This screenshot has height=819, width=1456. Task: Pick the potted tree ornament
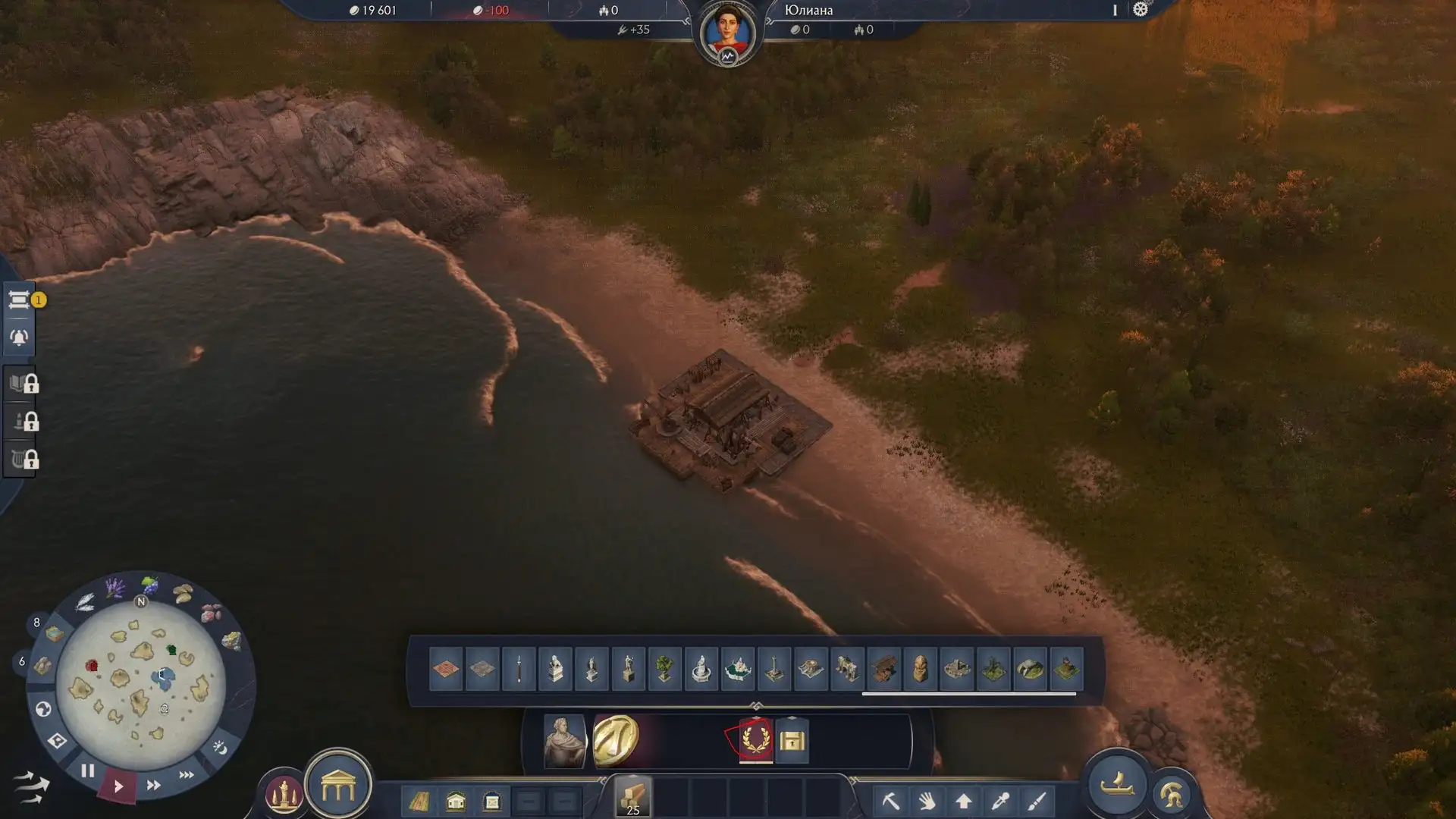coord(664,669)
